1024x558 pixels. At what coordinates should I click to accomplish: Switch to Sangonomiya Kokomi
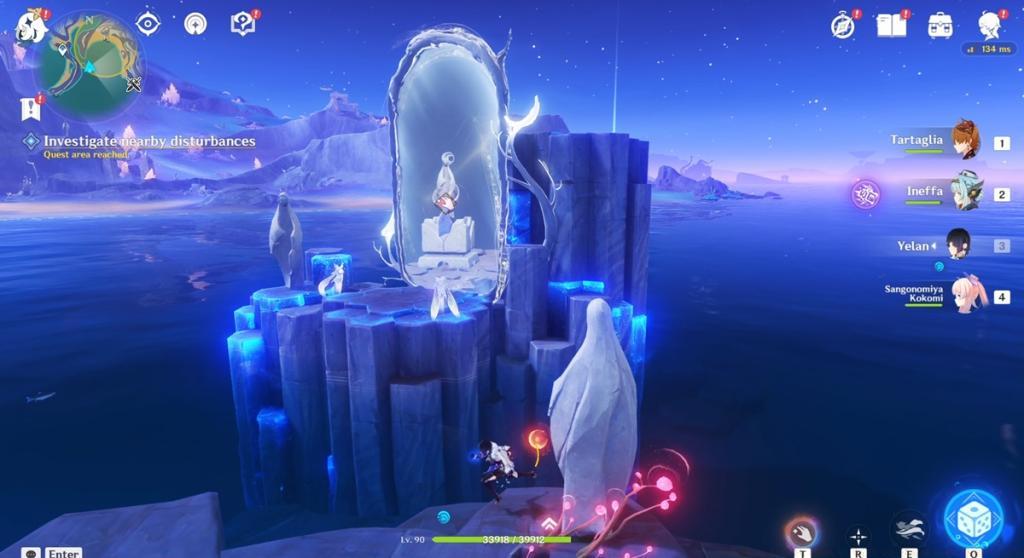coord(966,295)
